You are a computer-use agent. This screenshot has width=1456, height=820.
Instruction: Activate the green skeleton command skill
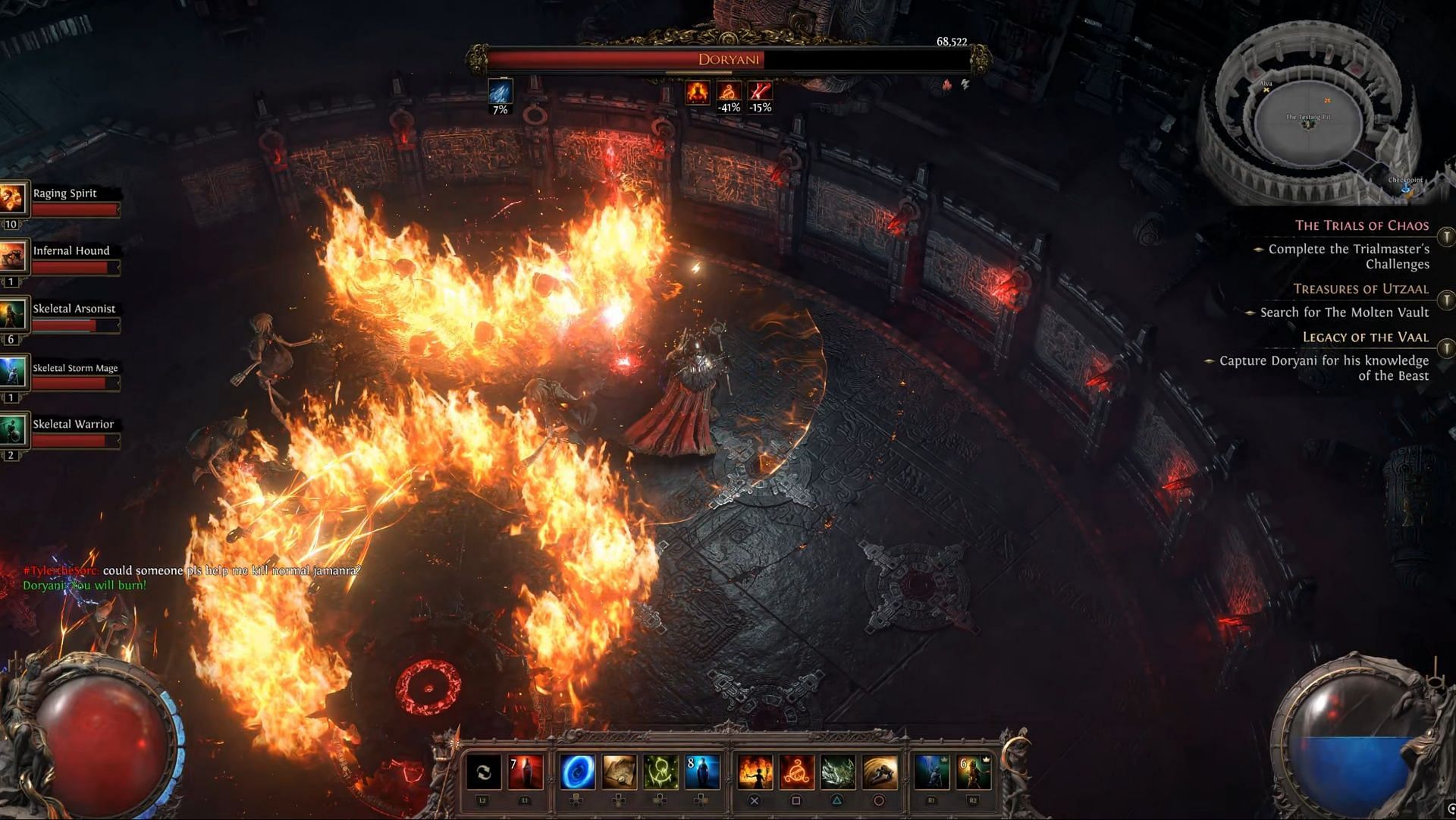973,773
